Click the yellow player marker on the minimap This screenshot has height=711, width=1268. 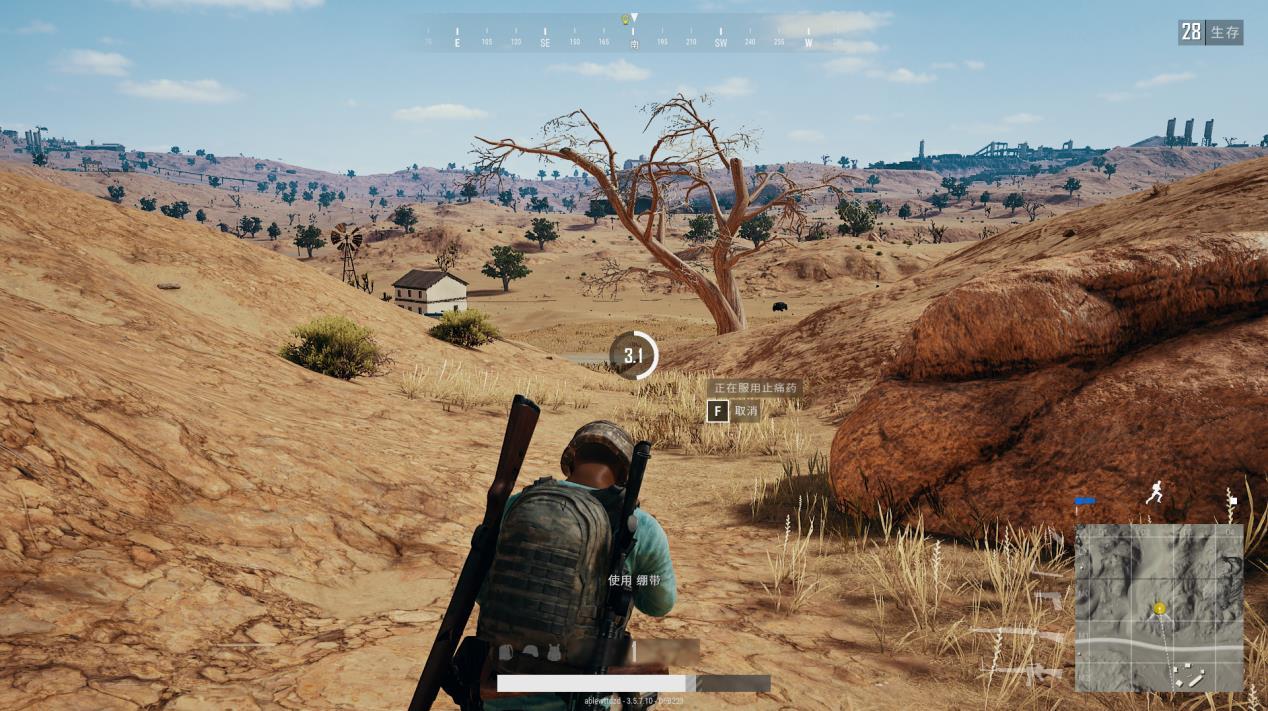pos(1160,608)
